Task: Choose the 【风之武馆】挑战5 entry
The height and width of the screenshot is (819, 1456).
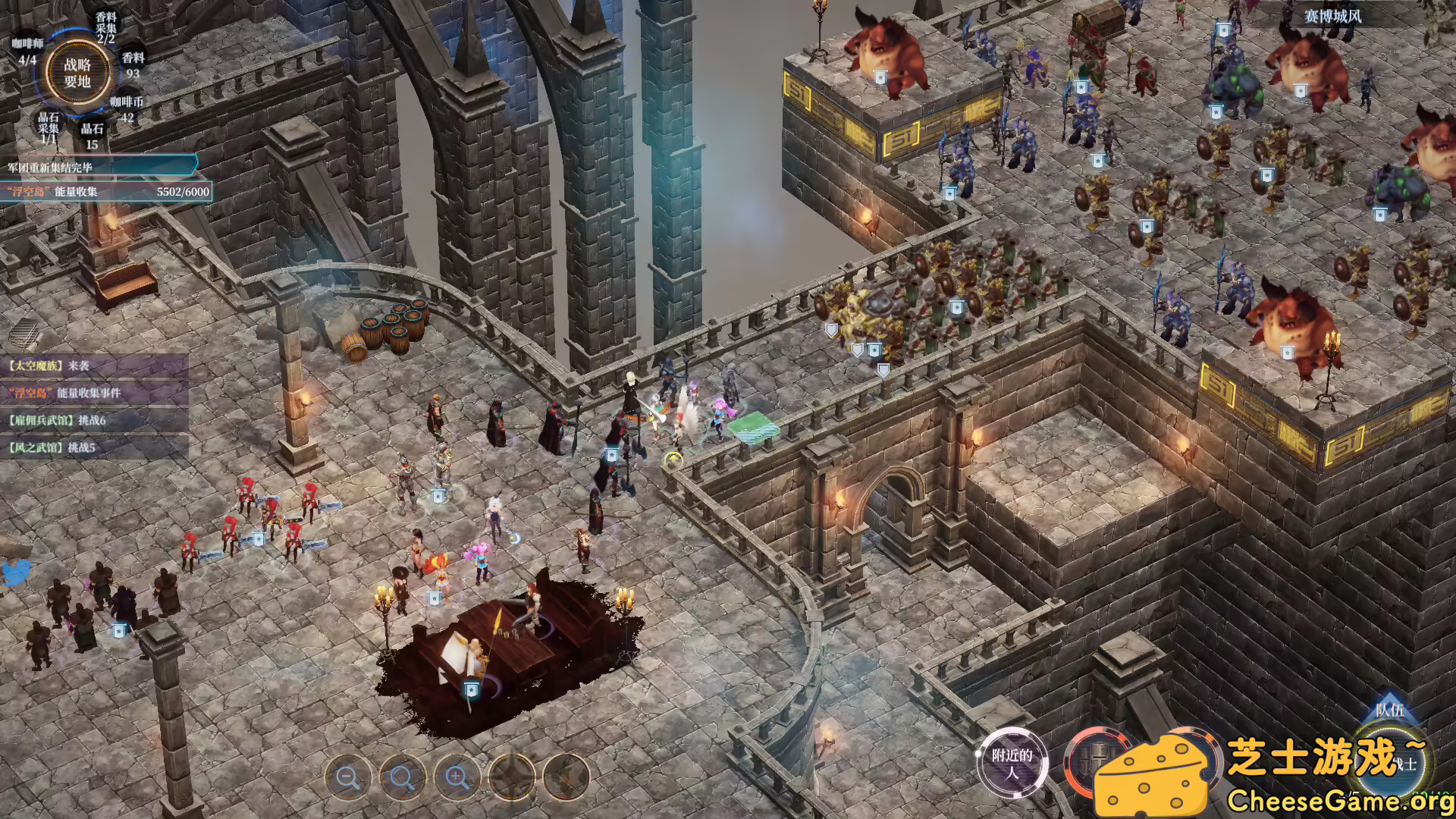Action: click(52, 447)
